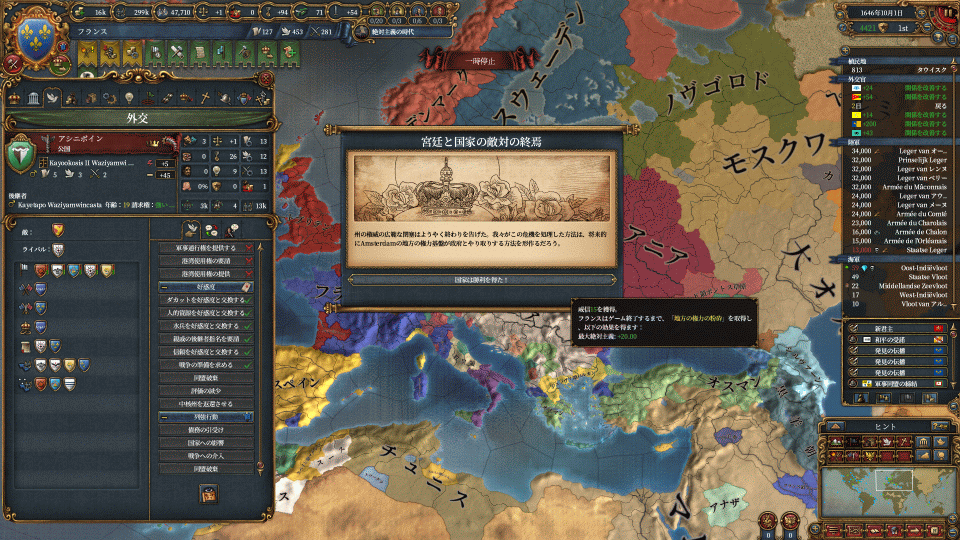This screenshot has height=540, width=960.
Task: Toggle the 一時停止 pause banner
Action: (480, 61)
